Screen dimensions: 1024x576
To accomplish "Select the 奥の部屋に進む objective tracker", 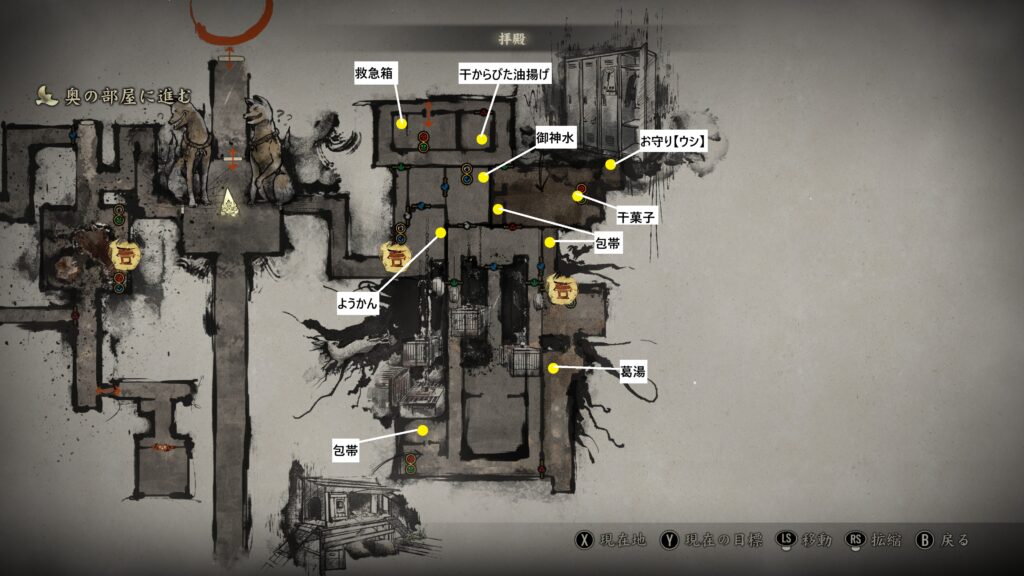I will click(116, 95).
